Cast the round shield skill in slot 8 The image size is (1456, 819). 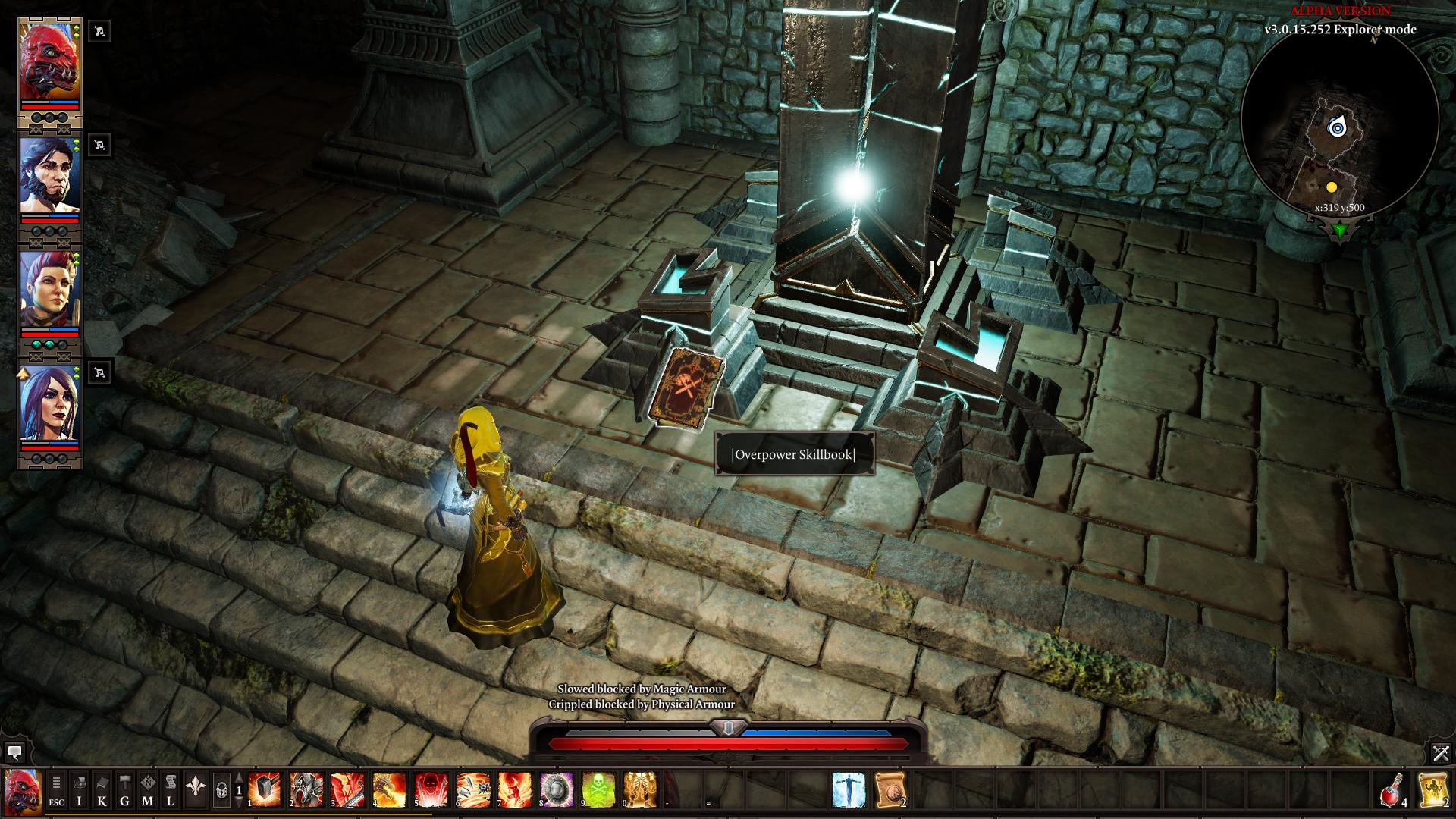(555, 790)
